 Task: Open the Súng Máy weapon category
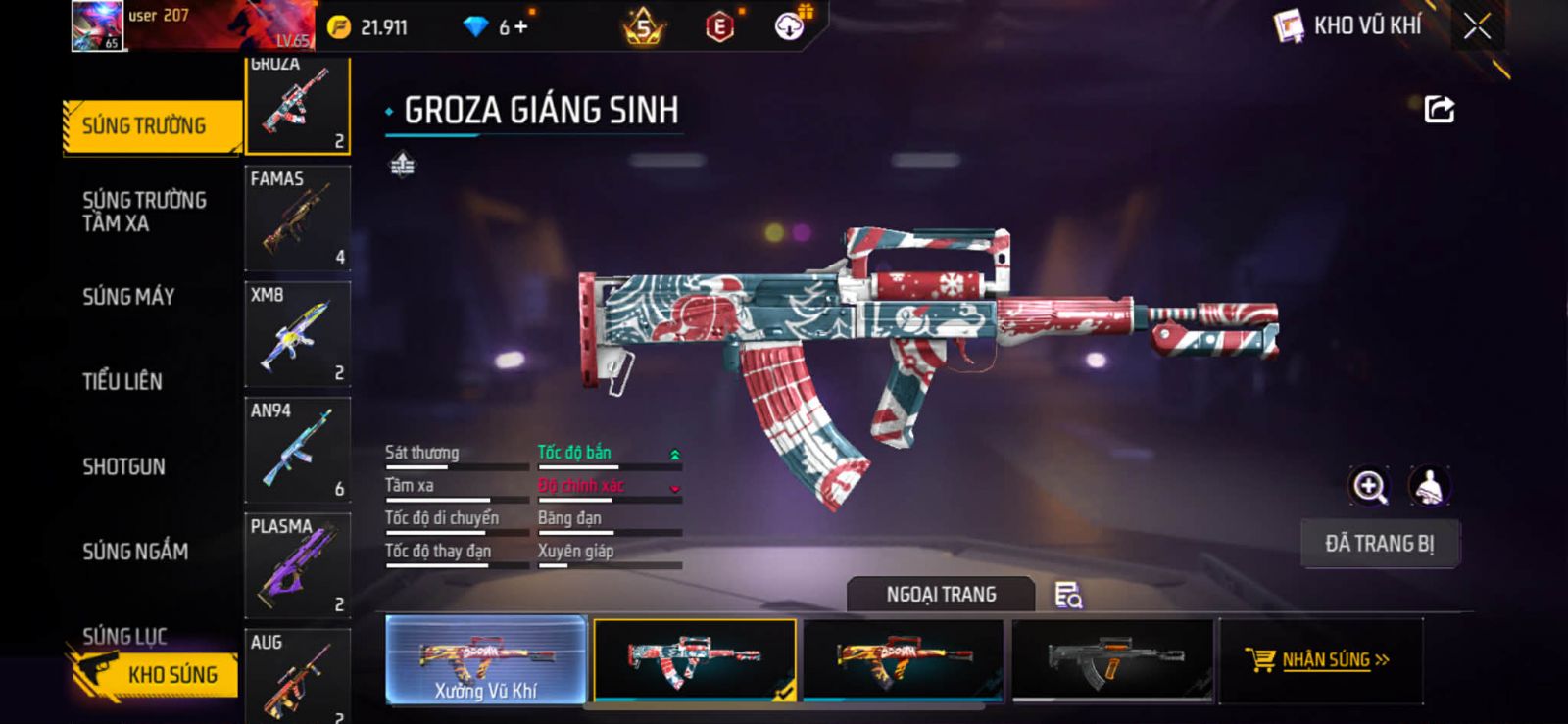128,297
